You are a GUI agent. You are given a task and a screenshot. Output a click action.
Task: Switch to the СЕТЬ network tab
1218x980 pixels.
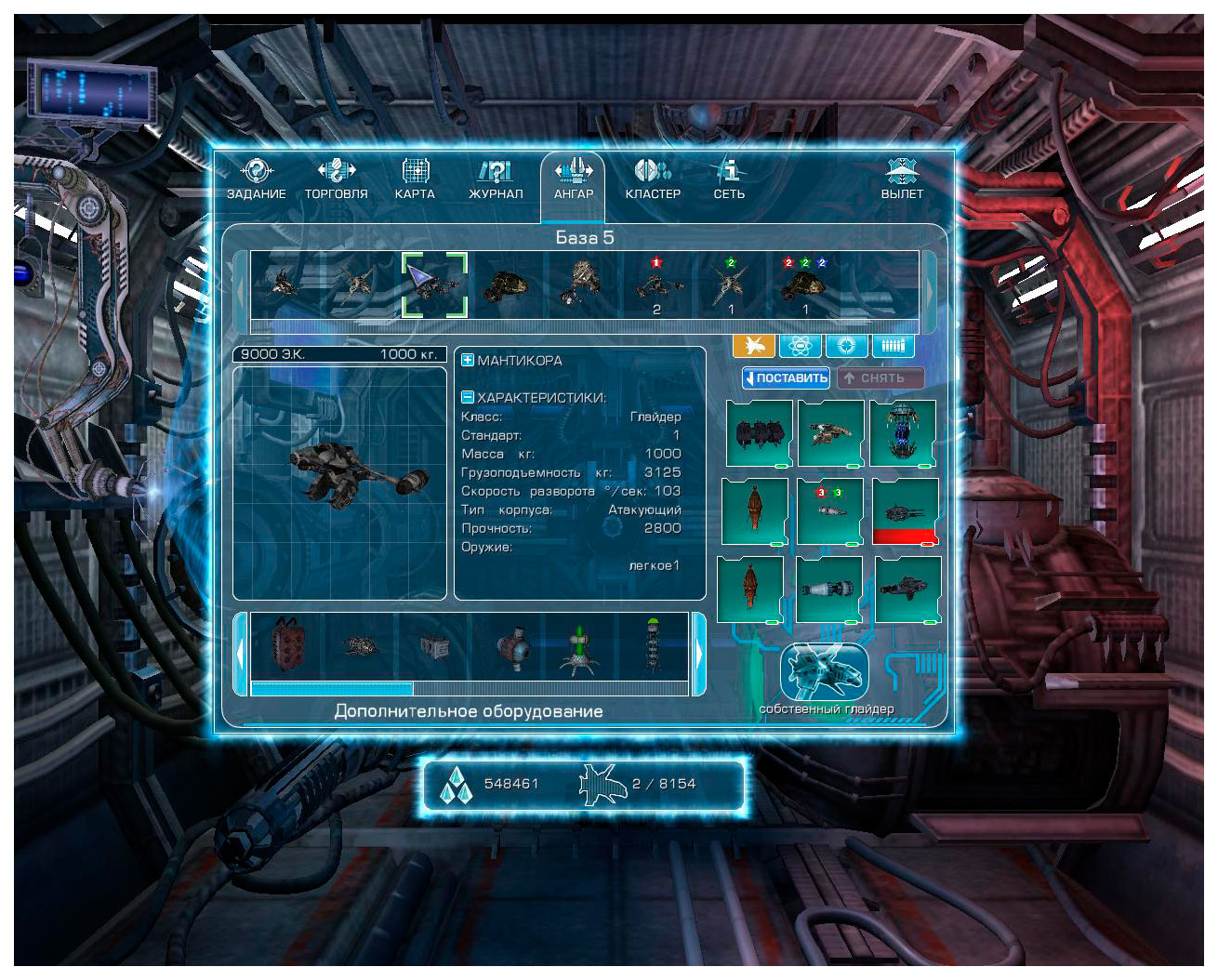729,179
